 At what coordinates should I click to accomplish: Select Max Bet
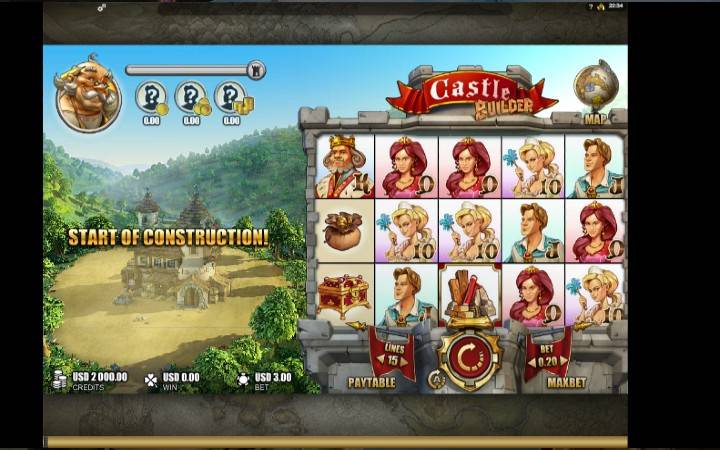click(565, 382)
